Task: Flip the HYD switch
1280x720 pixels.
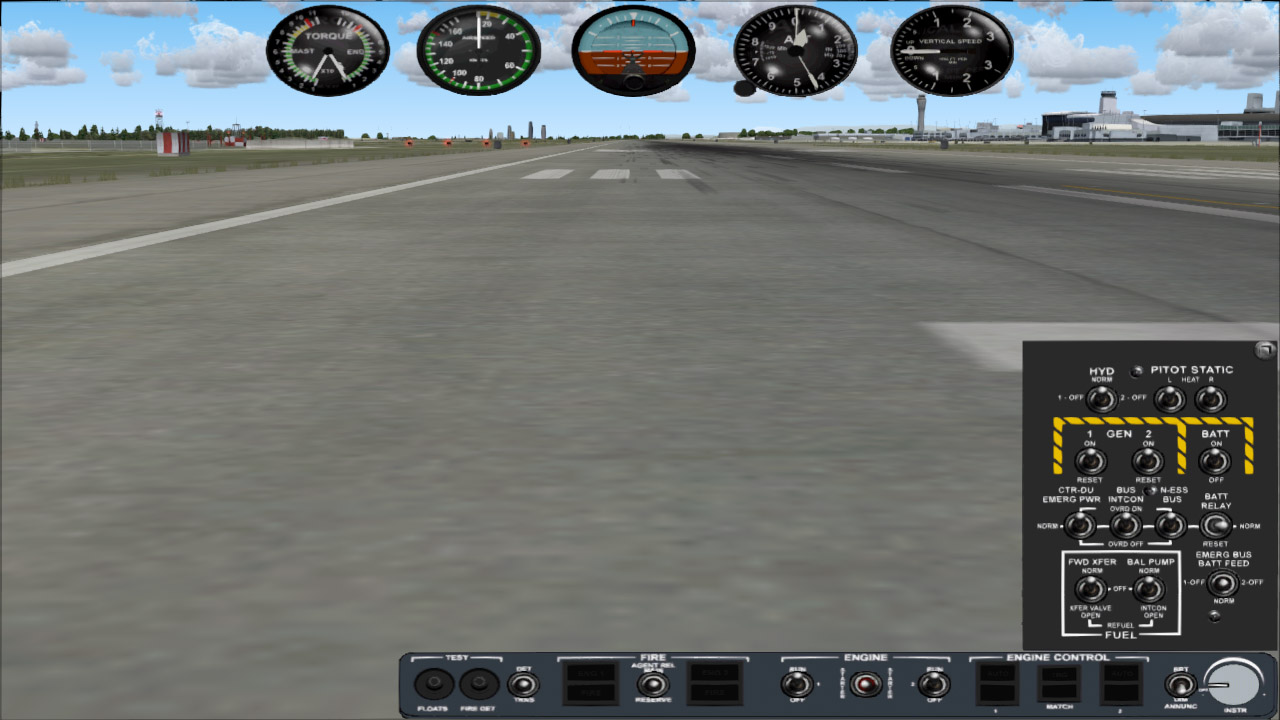Action: (x=1101, y=399)
